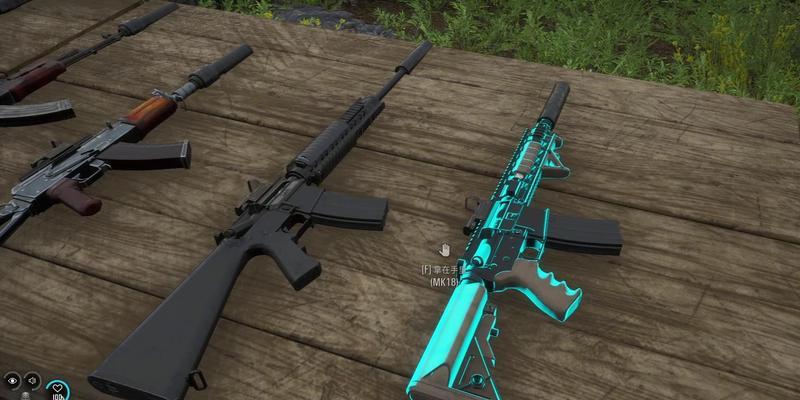Click the speaker noise indicator icon
800x400 pixels.
[33, 380]
